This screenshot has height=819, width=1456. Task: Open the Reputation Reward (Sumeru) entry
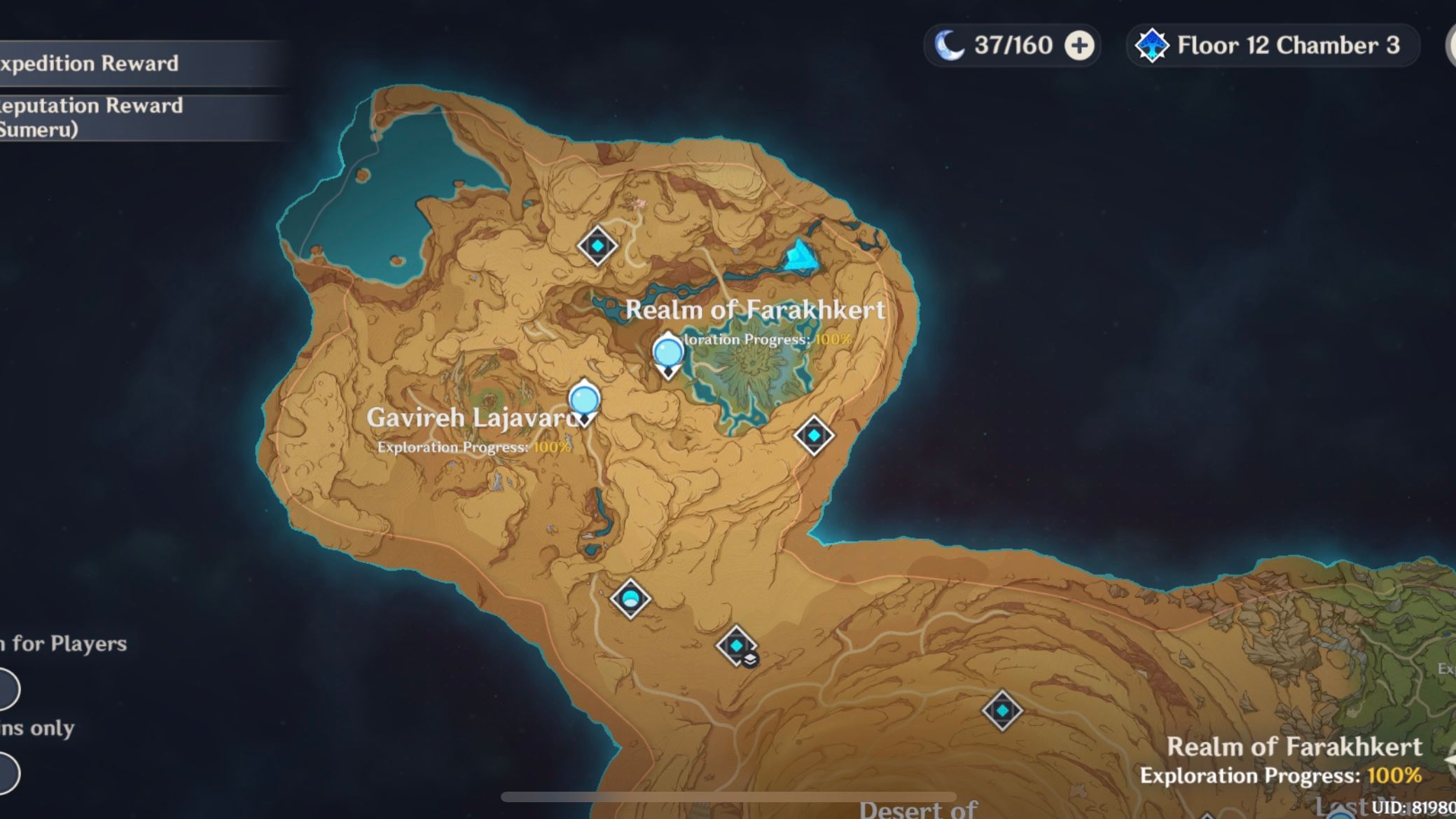(x=91, y=118)
